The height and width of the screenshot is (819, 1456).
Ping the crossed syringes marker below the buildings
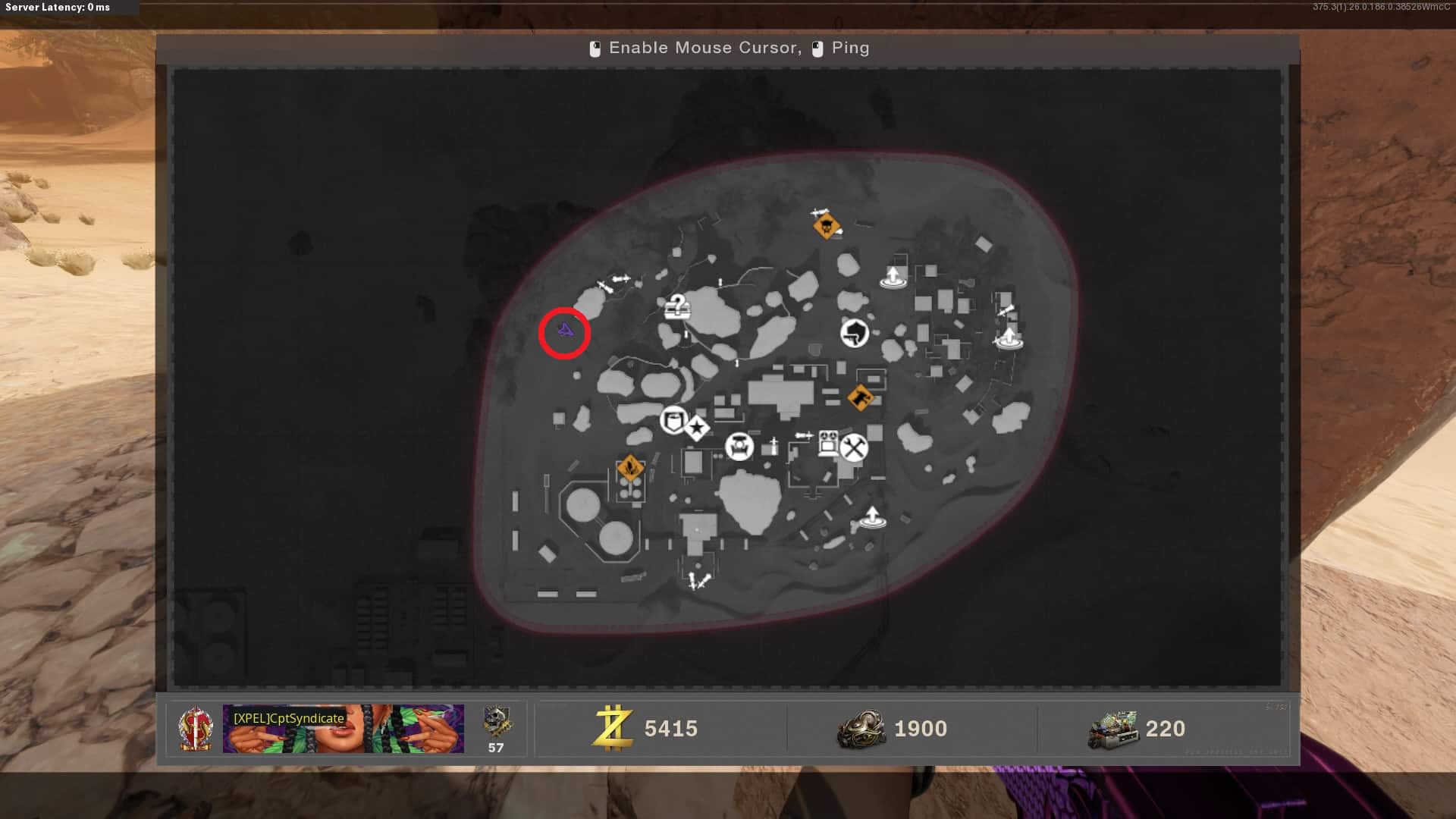click(698, 582)
